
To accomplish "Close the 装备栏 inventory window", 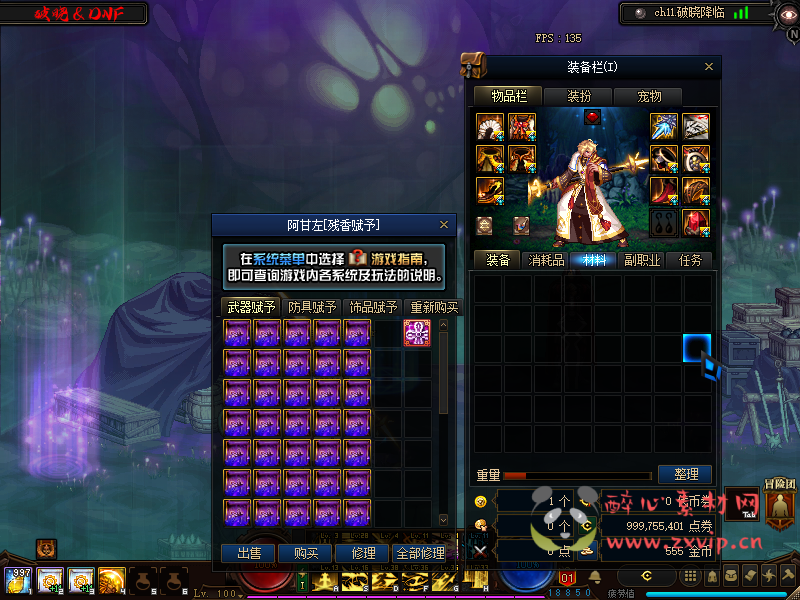I will pyautogui.click(x=709, y=67).
